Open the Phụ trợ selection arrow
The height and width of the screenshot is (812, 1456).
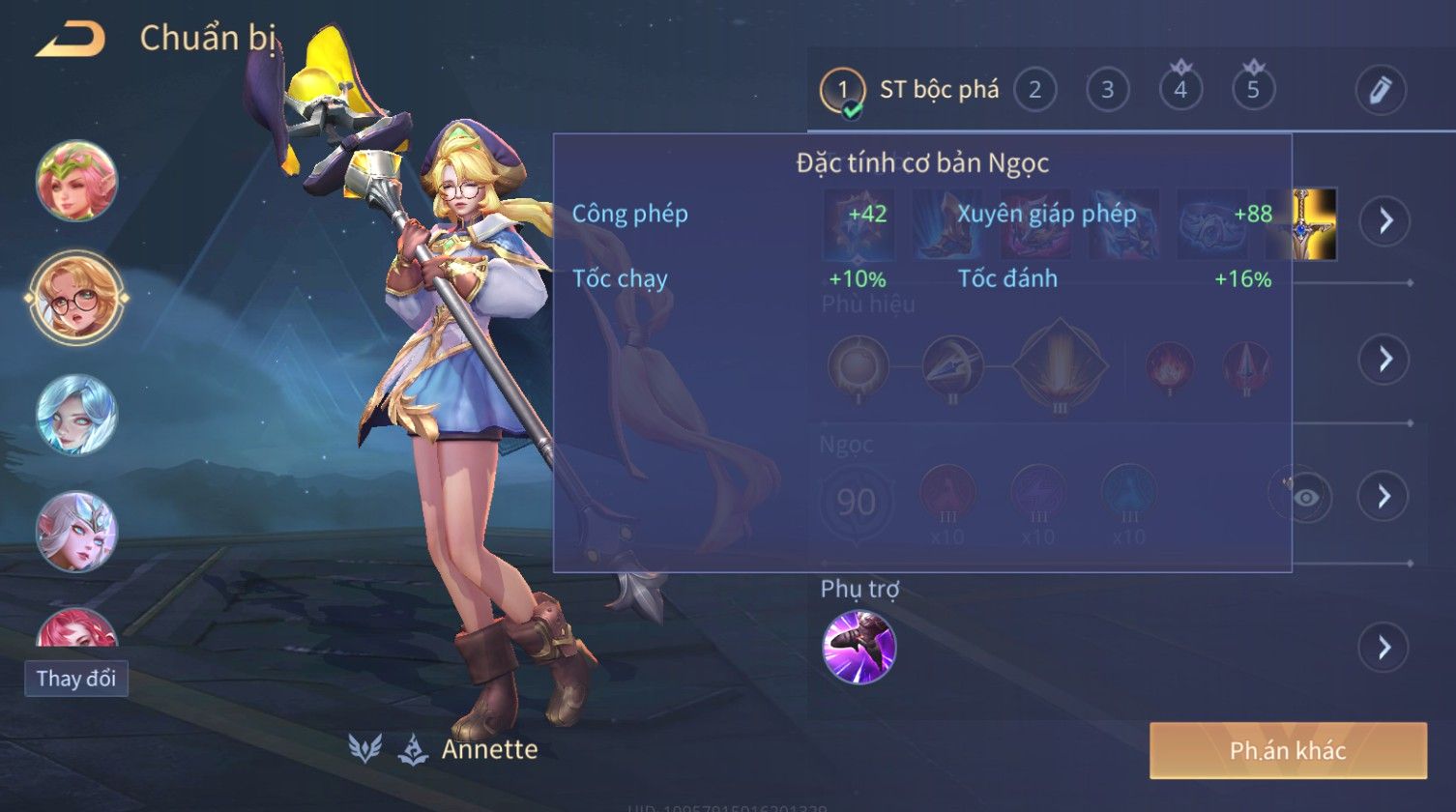[x=1384, y=647]
